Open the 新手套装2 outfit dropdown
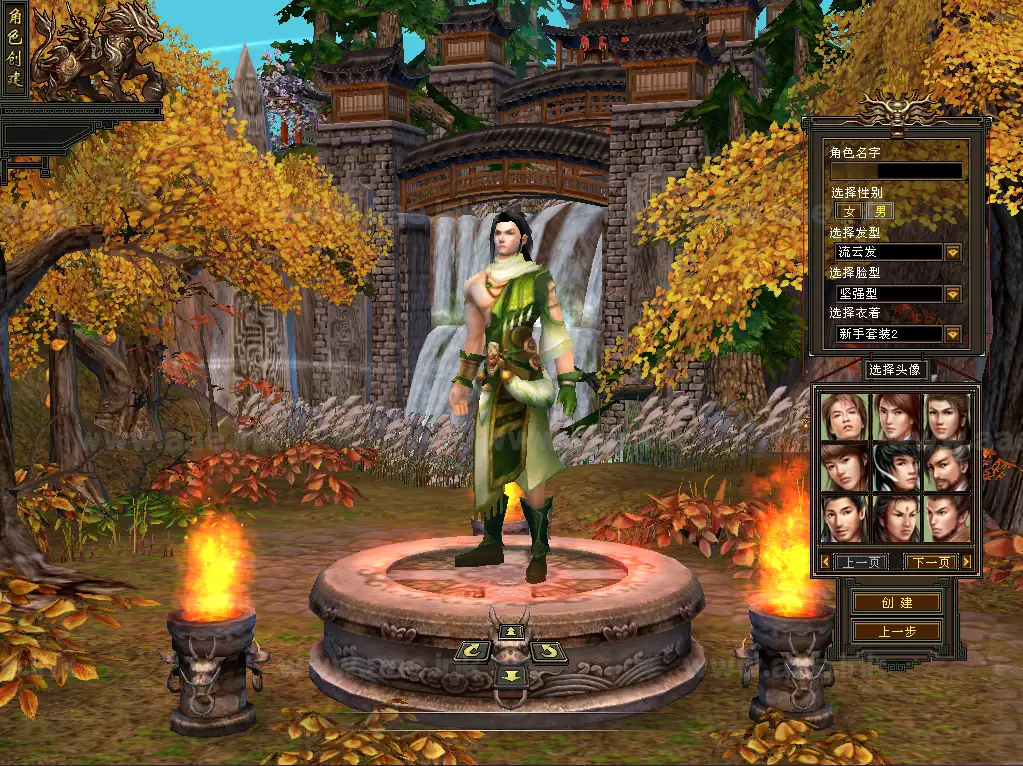Viewport: 1023px width, 766px height. pos(953,334)
